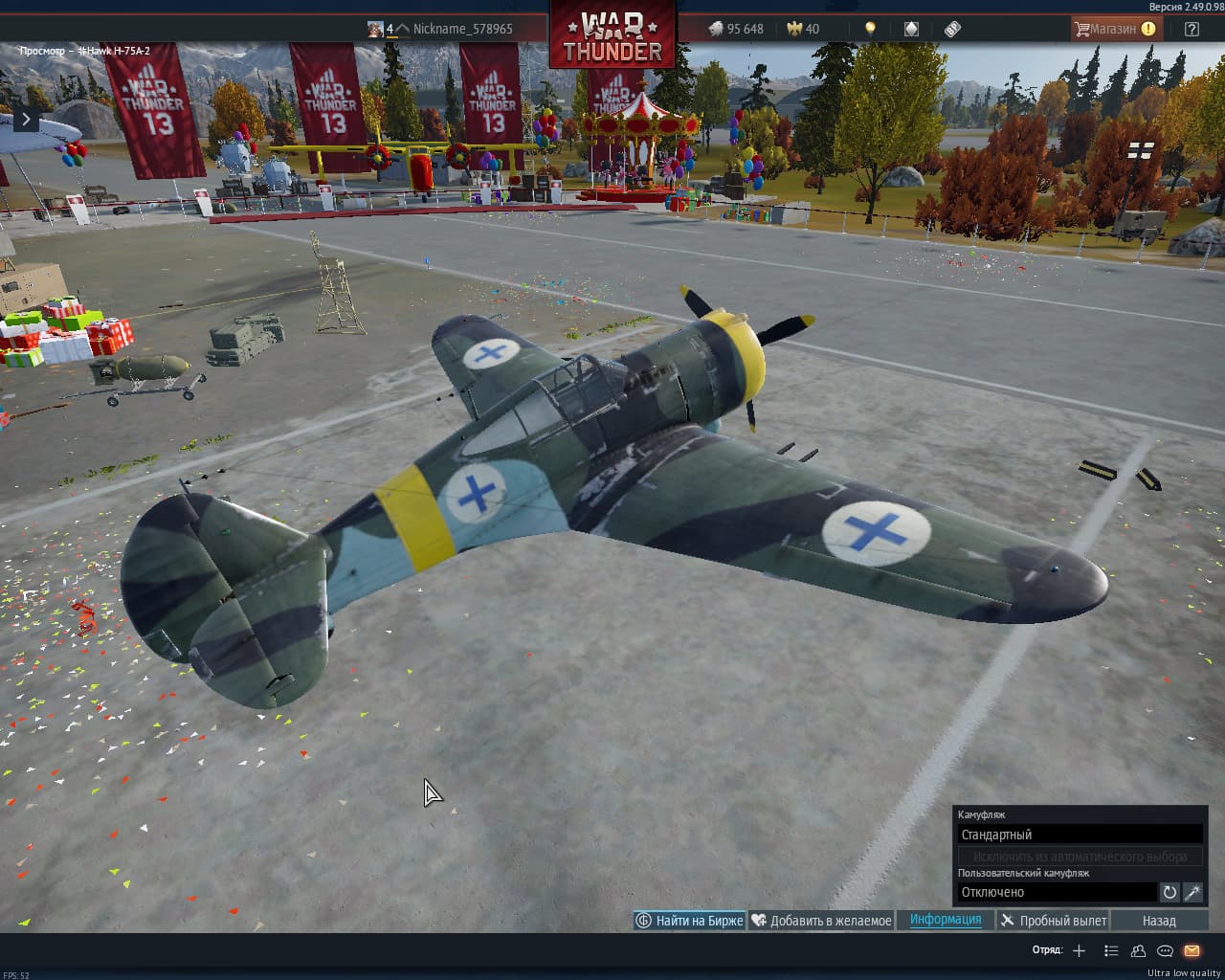Open the contacts icon in the bottom bar

(1138, 950)
